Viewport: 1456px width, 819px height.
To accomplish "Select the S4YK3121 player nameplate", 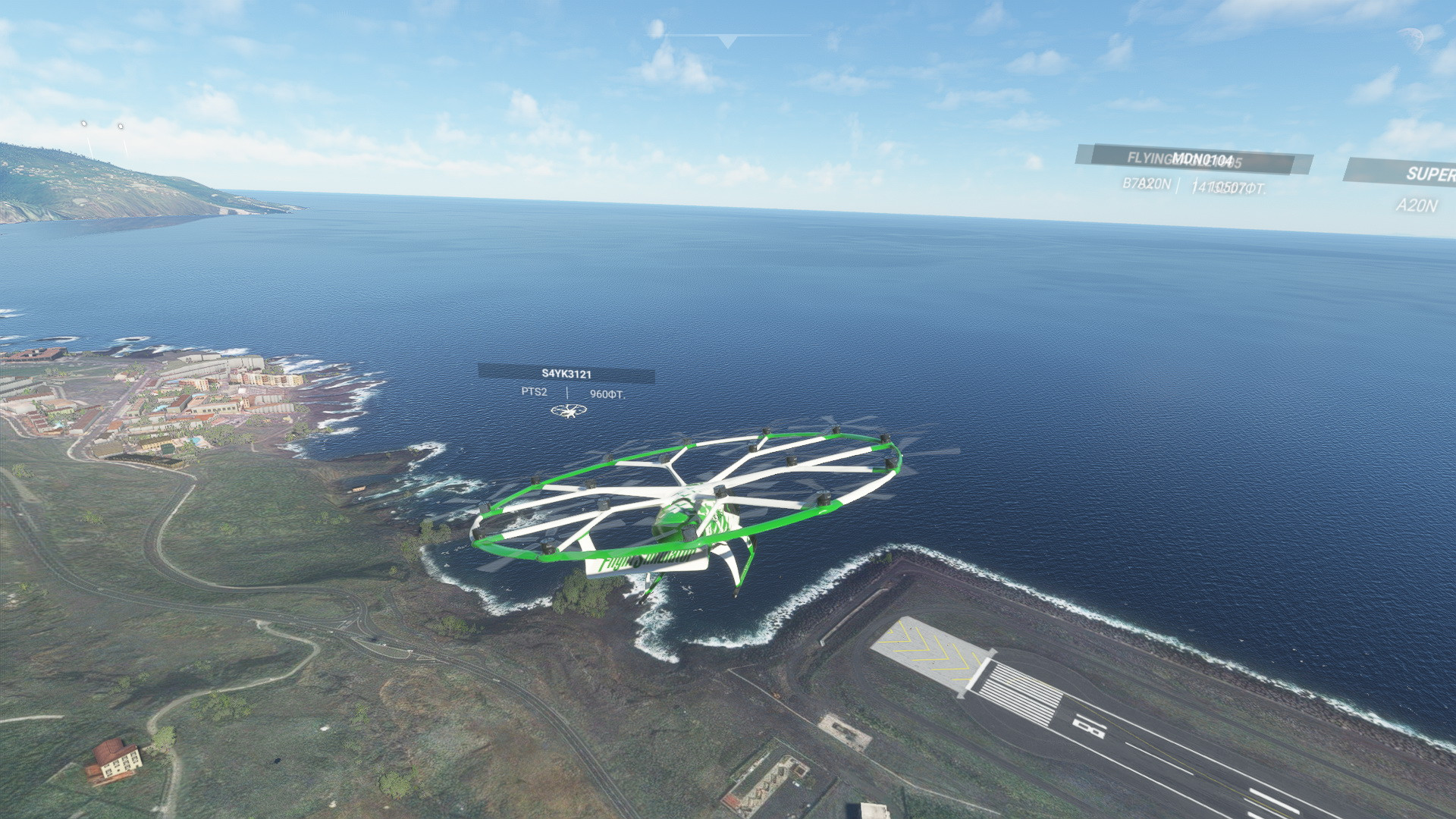I will point(566,373).
